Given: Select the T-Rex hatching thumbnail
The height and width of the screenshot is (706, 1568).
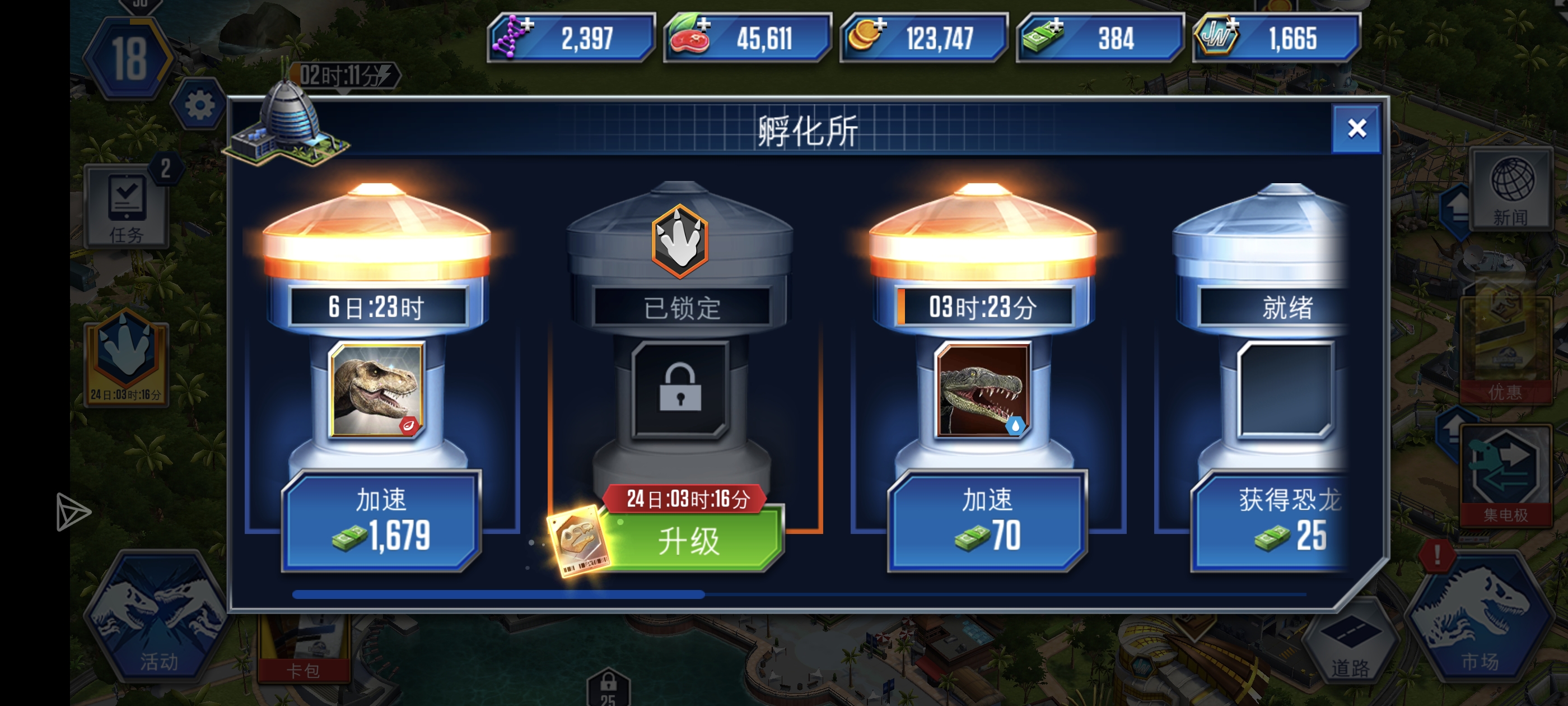Looking at the screenshot, I should tap(378, 391).
